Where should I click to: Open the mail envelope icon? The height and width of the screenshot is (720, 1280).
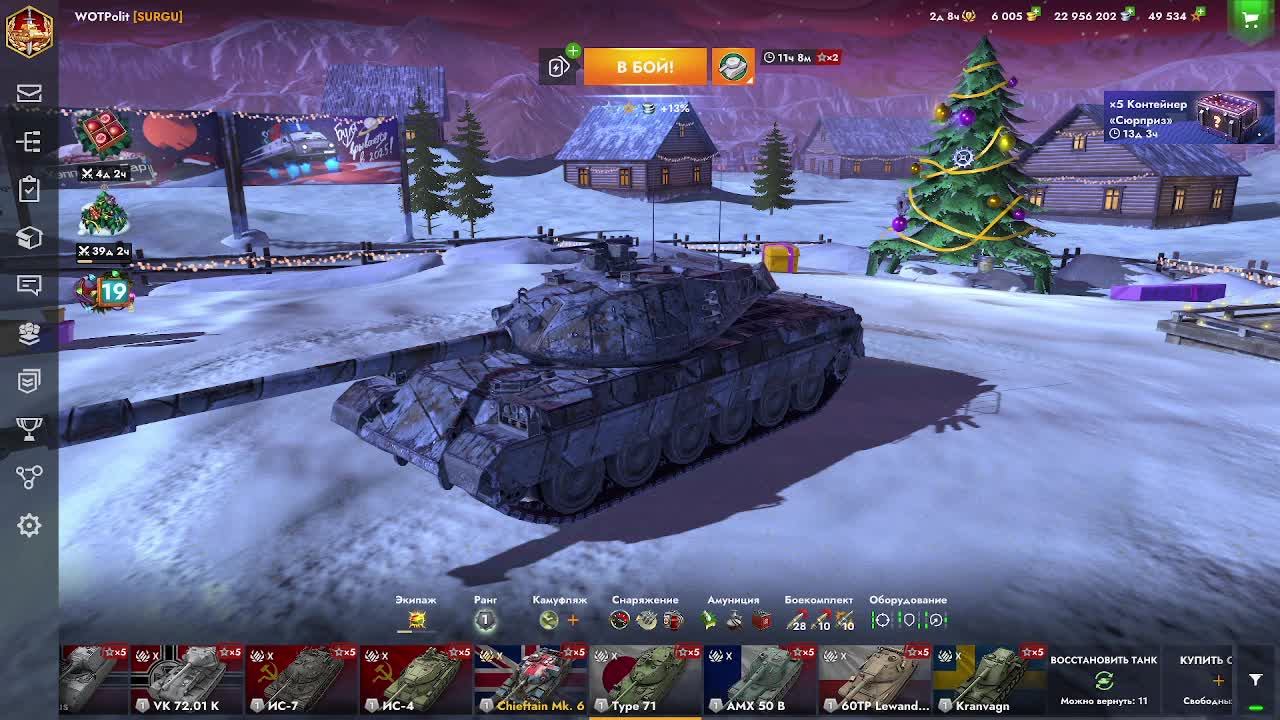point(29,93)
